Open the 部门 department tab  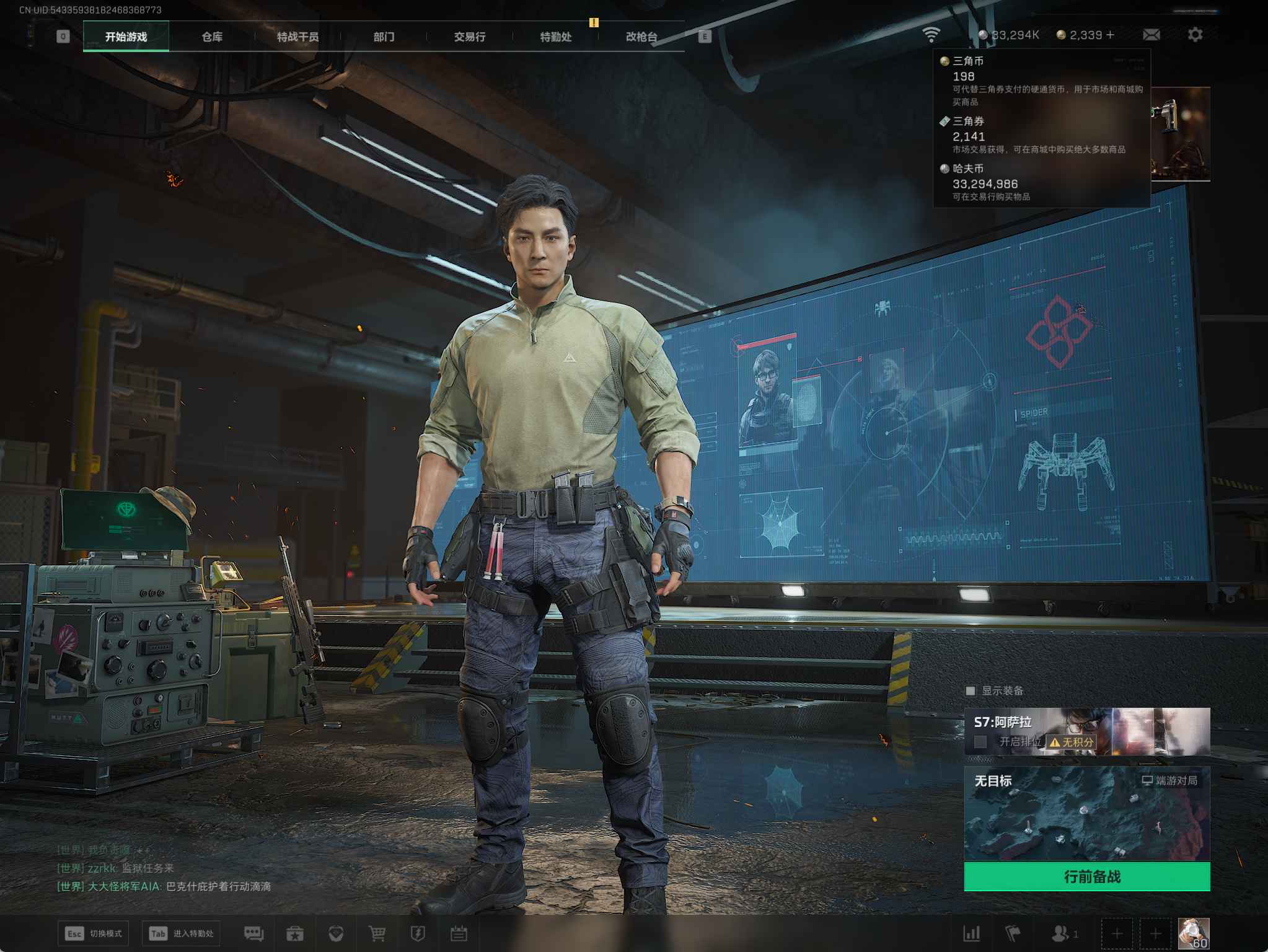(x=384, y=37)
